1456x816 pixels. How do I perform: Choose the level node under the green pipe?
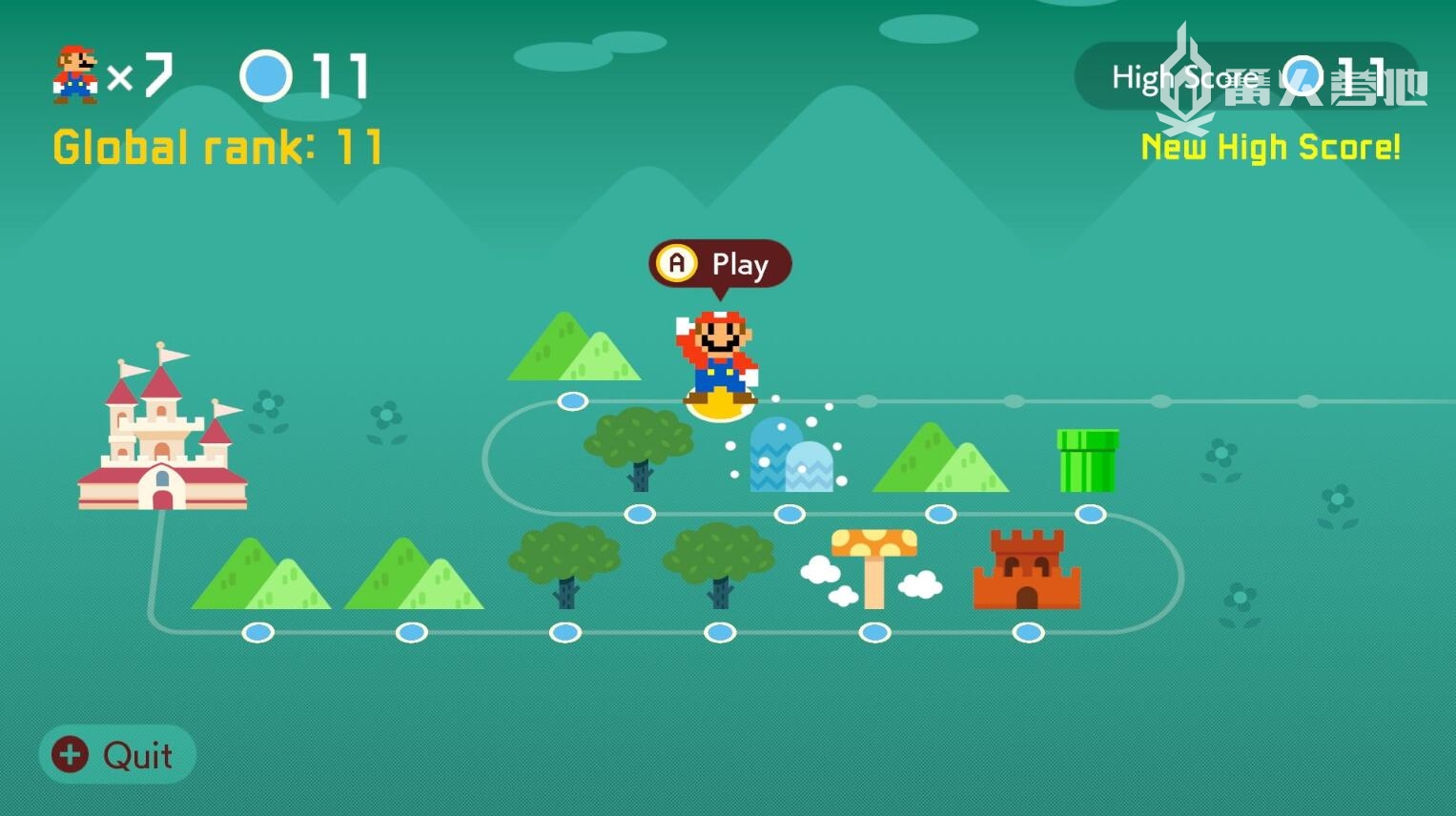[1090, 515]
